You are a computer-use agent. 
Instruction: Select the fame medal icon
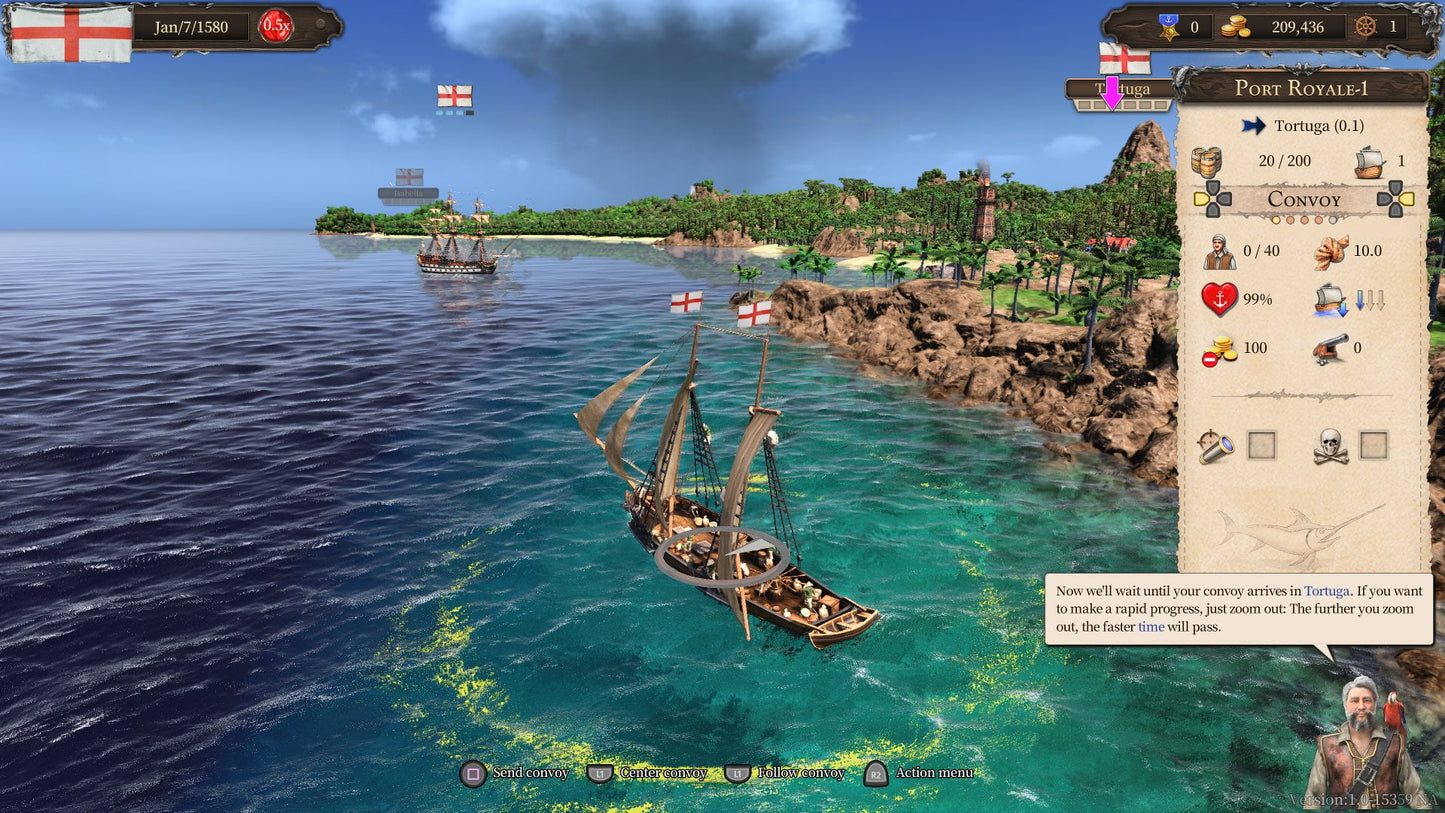point(1170,27)
